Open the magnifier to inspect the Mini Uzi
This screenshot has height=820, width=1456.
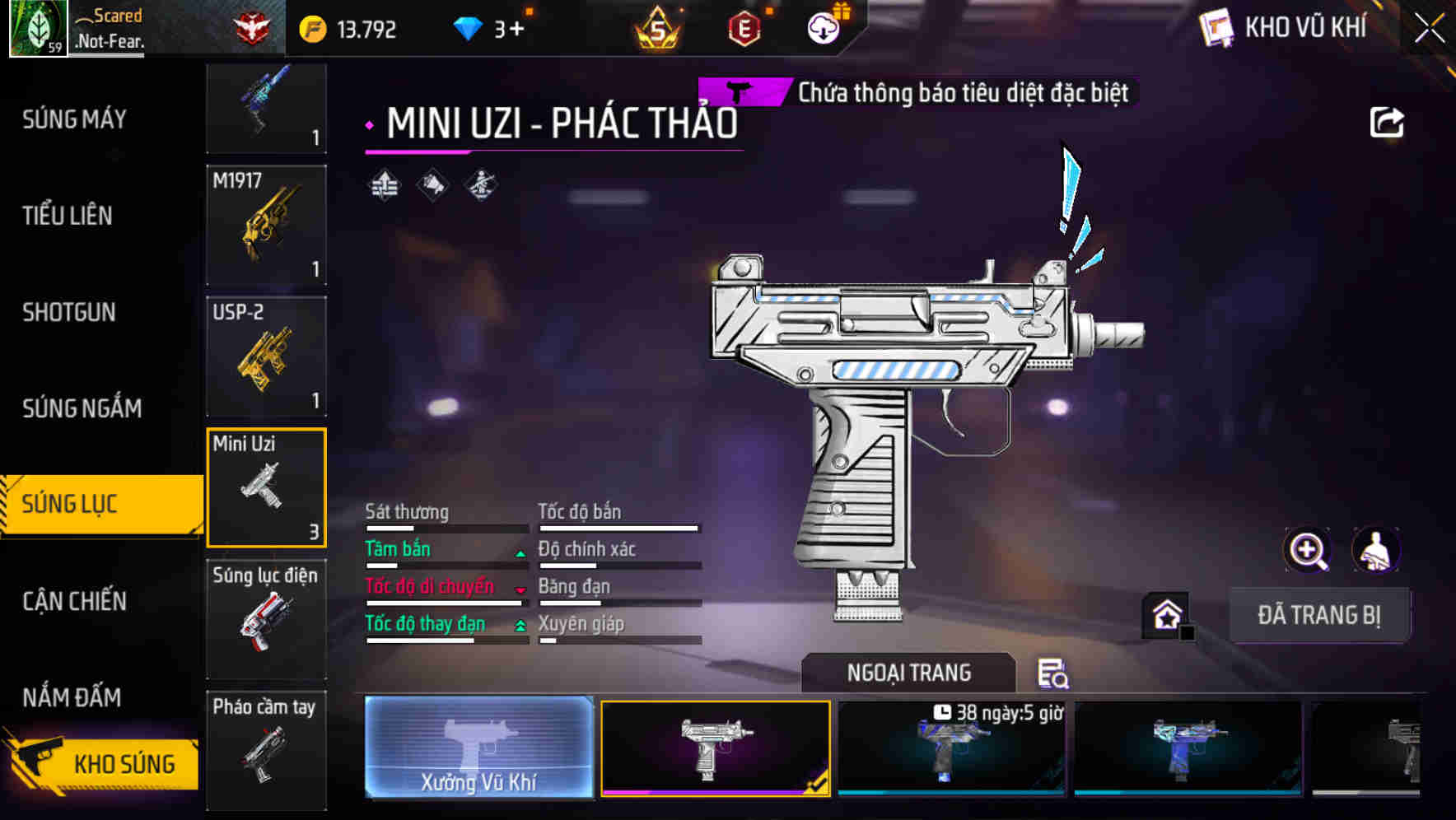click(x=1308, y=550)
